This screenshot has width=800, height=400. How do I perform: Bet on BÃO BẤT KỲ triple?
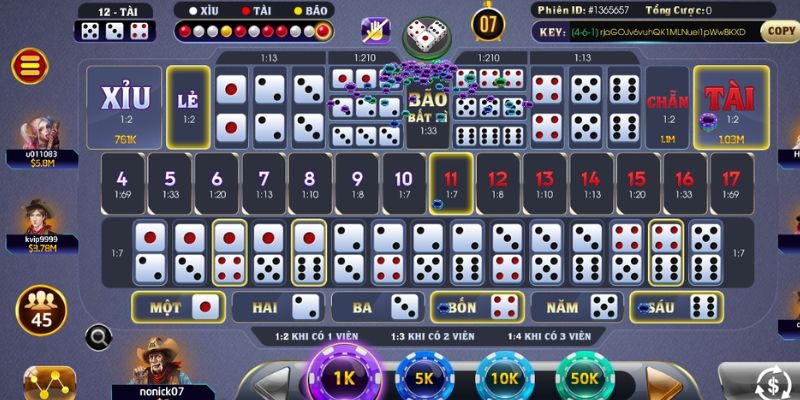click(x=428, y=112)
